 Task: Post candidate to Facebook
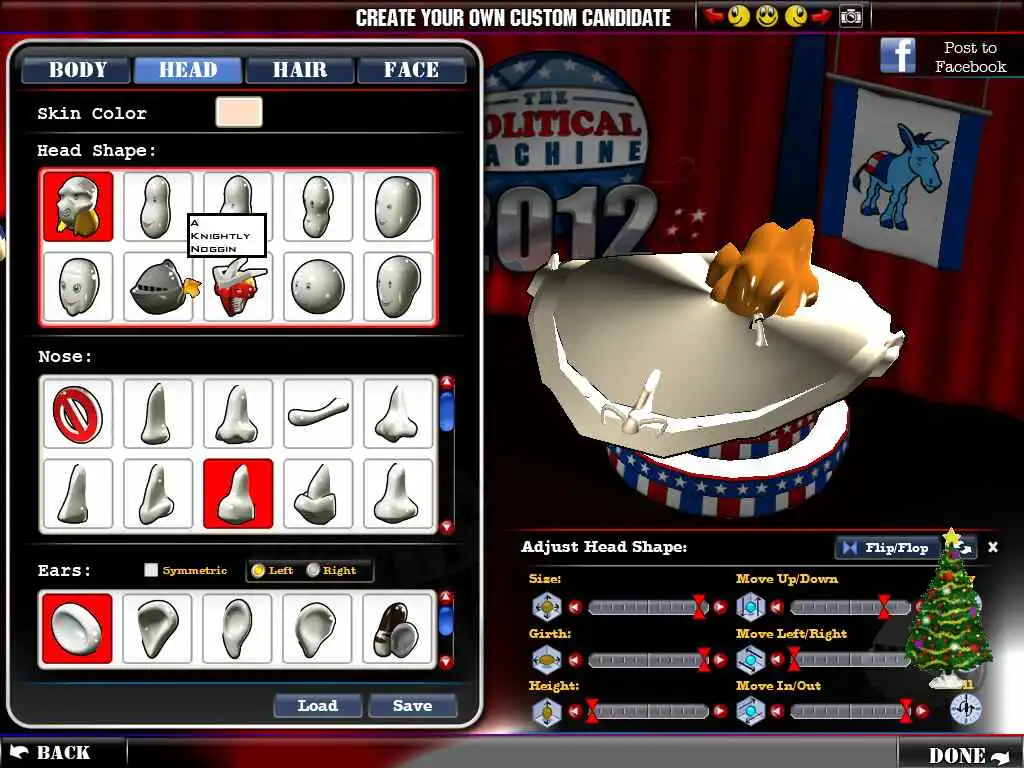pyautogui.click(x=943, y=57)
